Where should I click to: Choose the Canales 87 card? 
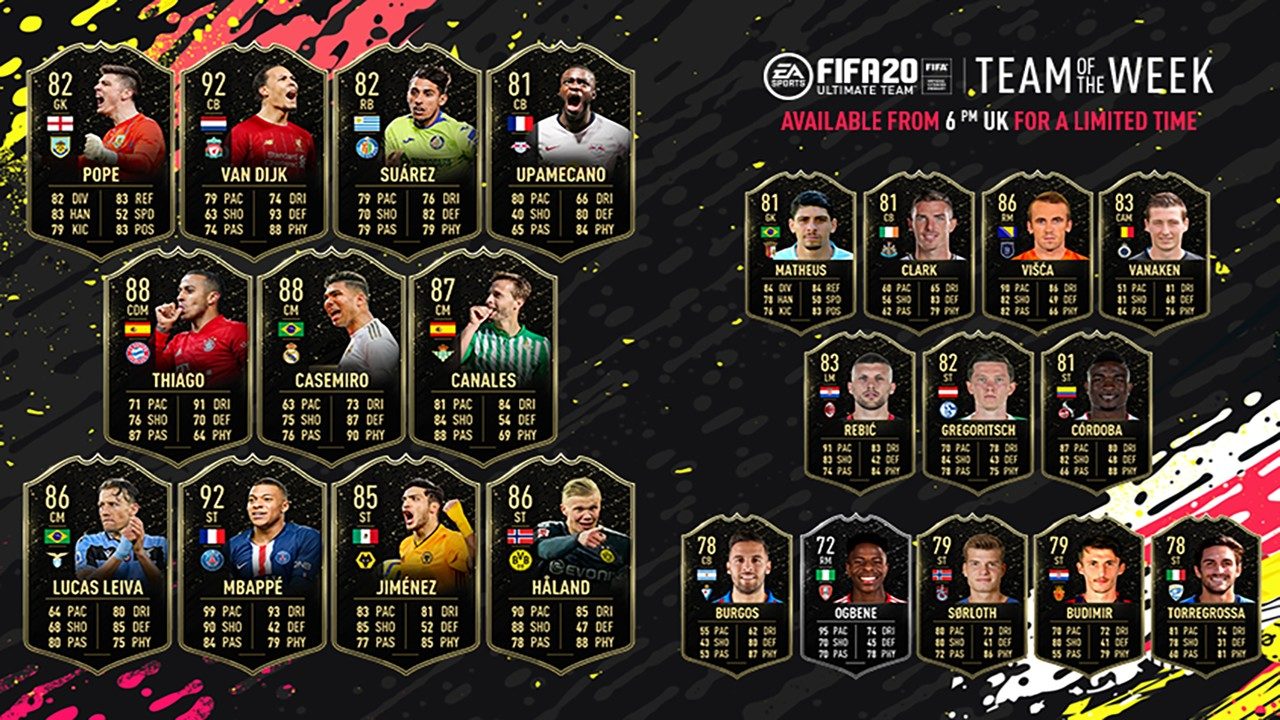(x=484, y=355)
